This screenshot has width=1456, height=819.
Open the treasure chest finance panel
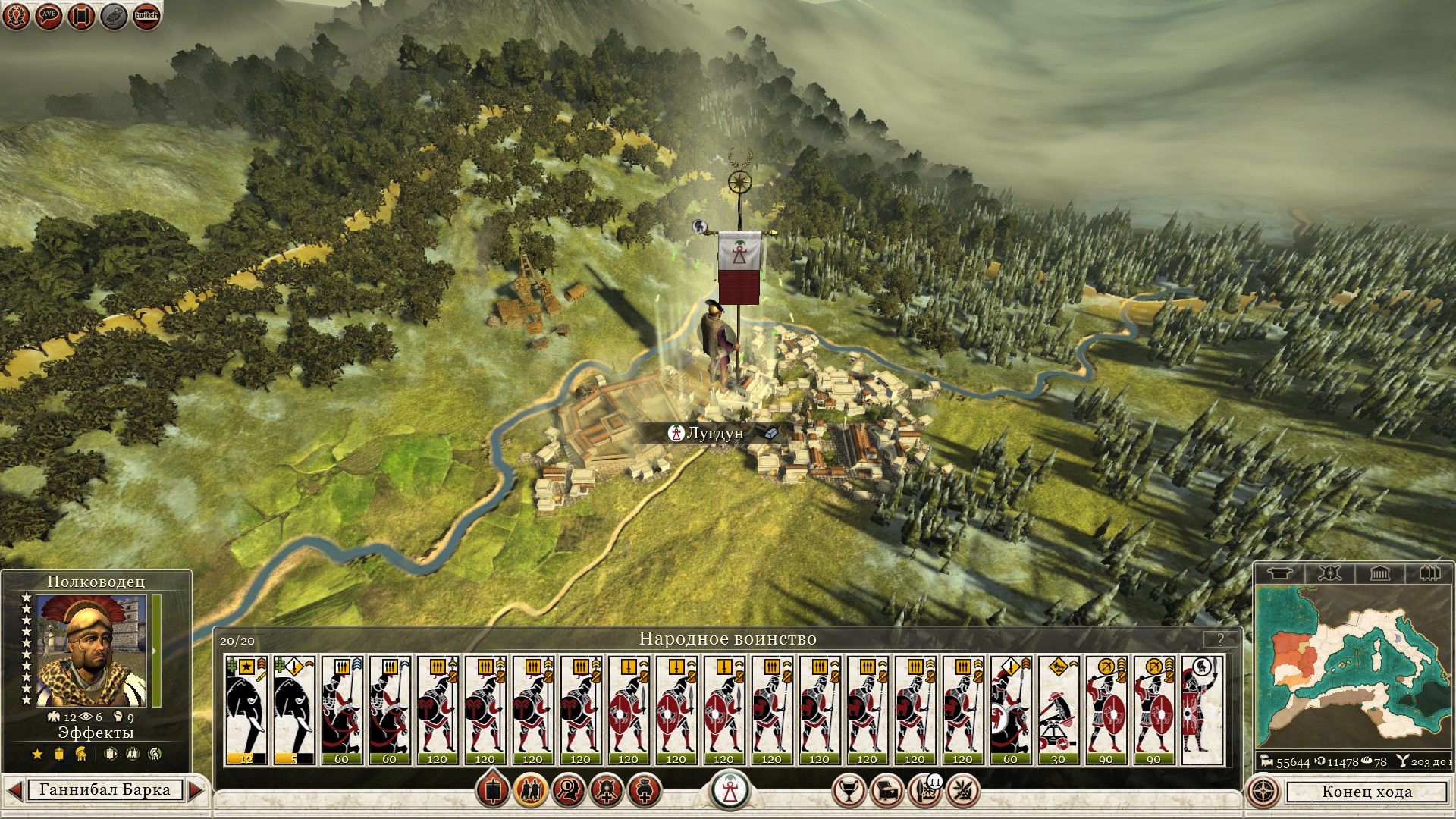click(x=886, y=791)
